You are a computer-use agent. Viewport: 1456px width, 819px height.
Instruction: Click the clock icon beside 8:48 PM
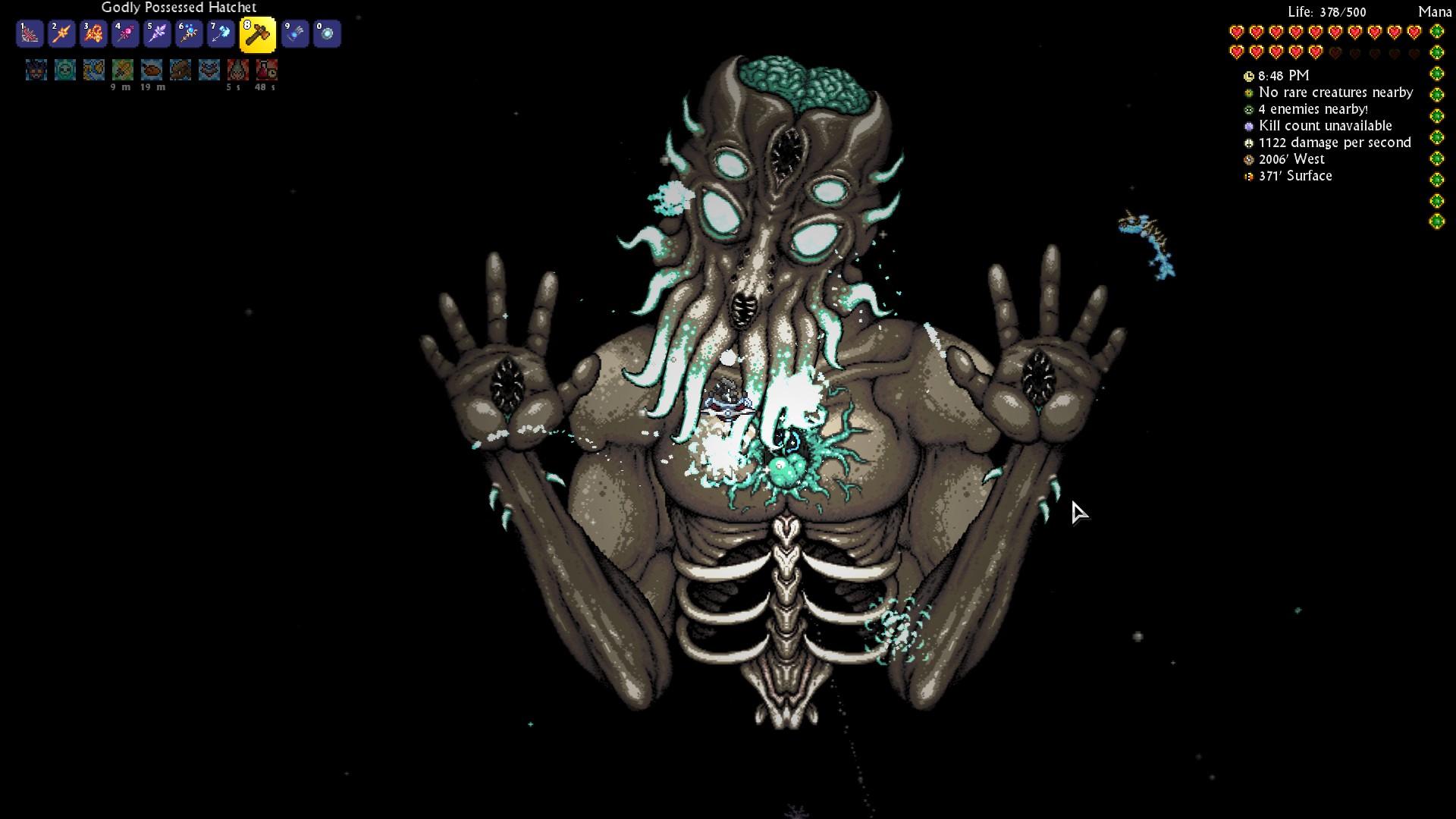(x=1247, y=76)
